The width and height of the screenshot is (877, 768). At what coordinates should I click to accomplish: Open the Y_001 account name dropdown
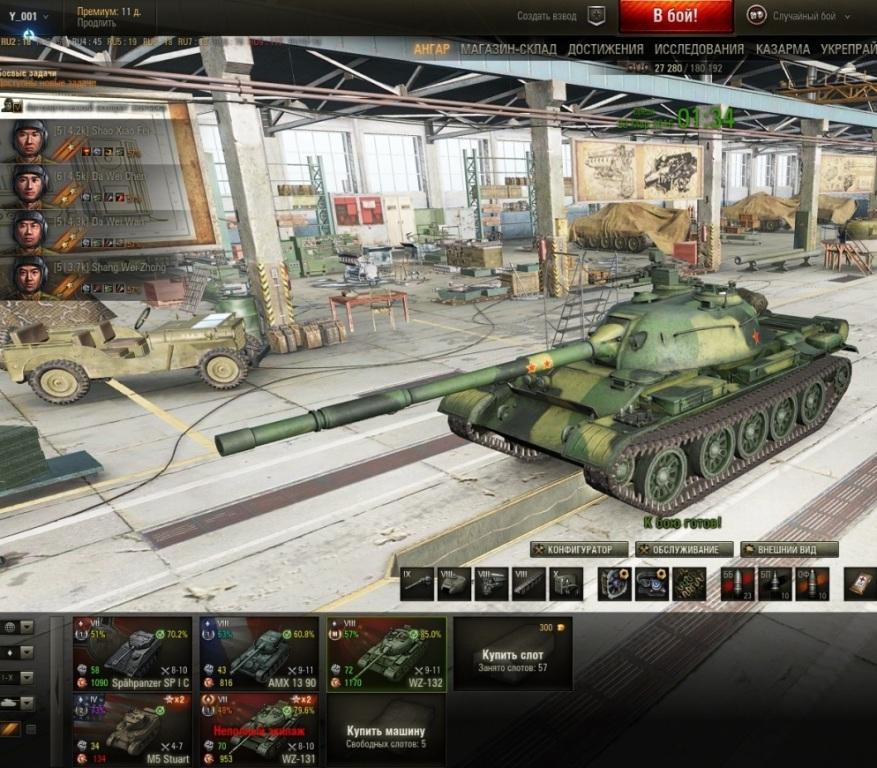[x=28, y=16]
